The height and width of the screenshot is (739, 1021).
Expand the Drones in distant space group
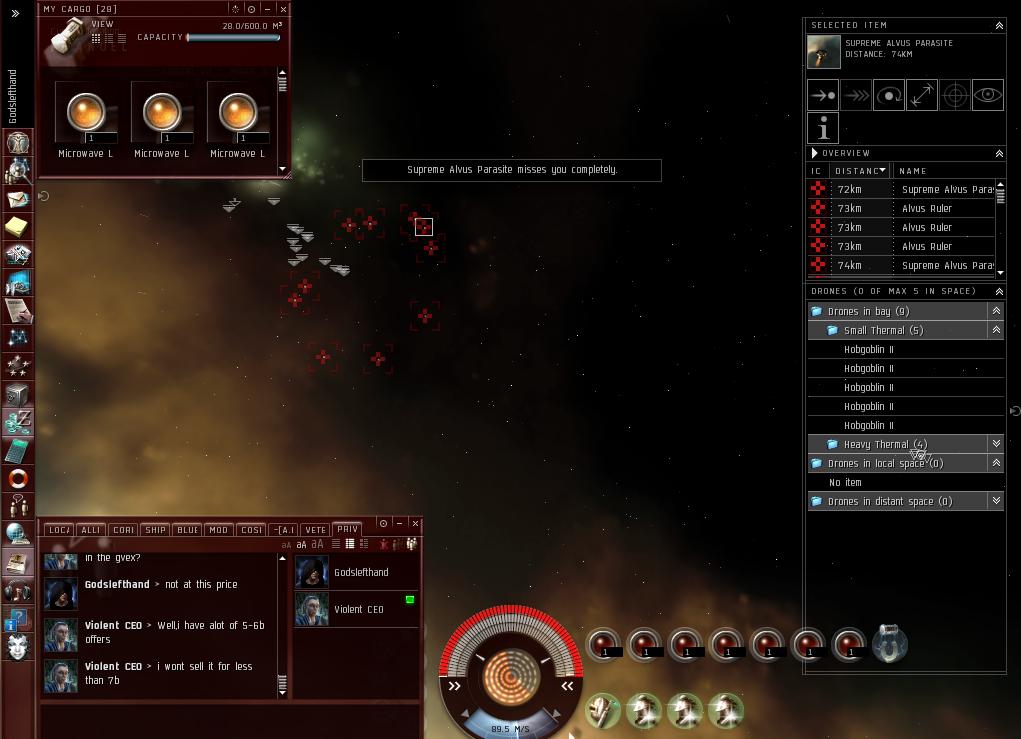click(996, 501)
